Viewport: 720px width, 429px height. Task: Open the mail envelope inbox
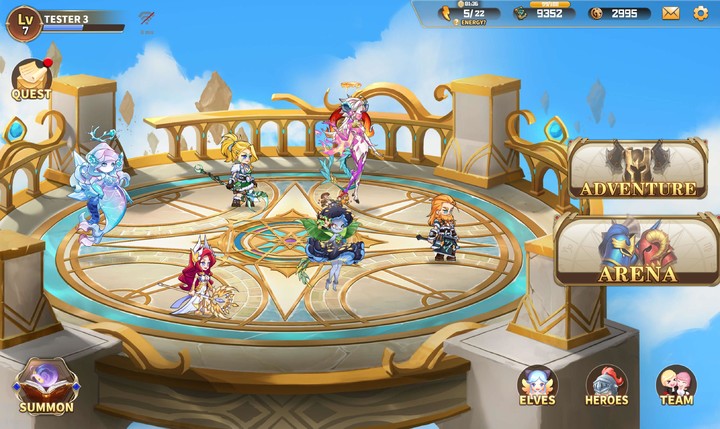tap(670, 13)
